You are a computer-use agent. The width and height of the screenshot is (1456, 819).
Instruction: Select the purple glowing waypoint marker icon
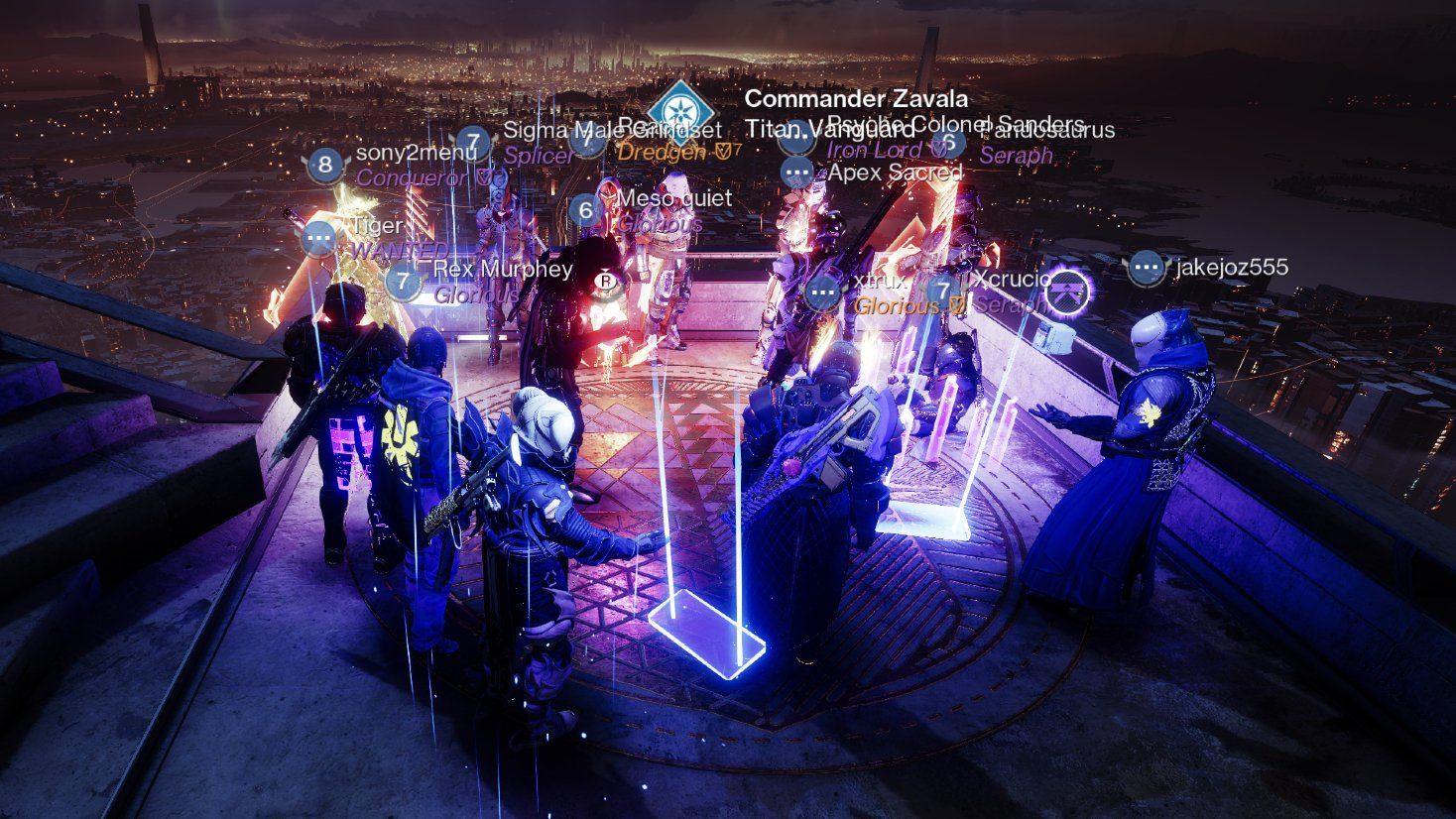[x=1069, y=291]
